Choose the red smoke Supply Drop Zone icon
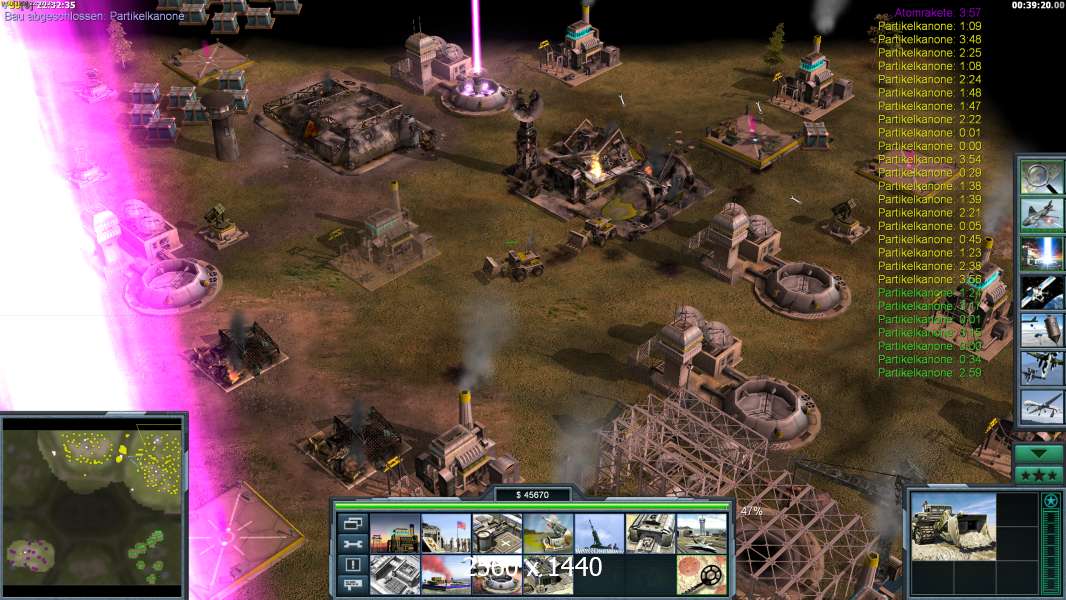The height and width of the screenshot is (600, 1066). [445, 575]
